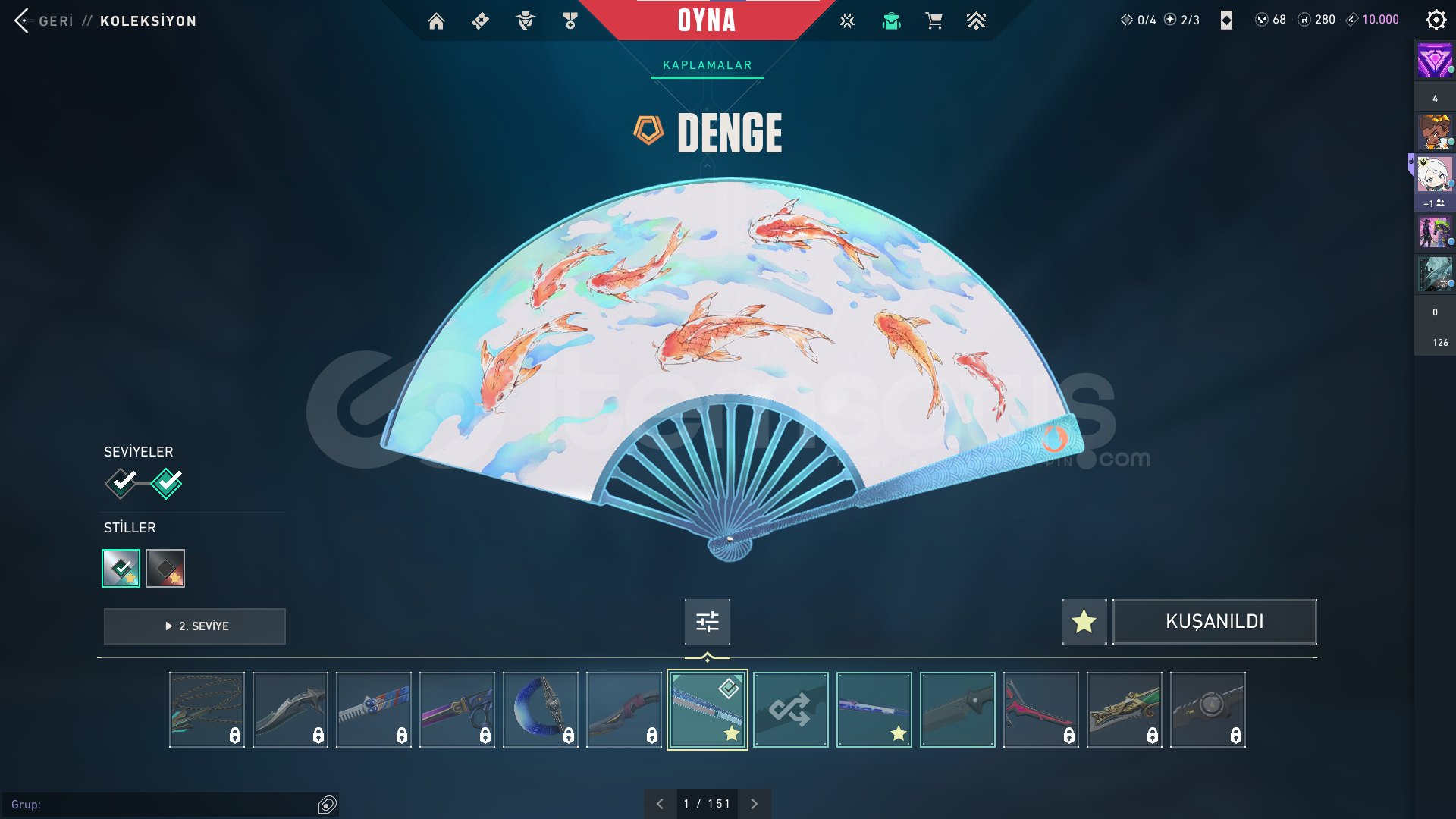Select the light koi style variant
1456x819 pixels.
click(x=121, y=568)
